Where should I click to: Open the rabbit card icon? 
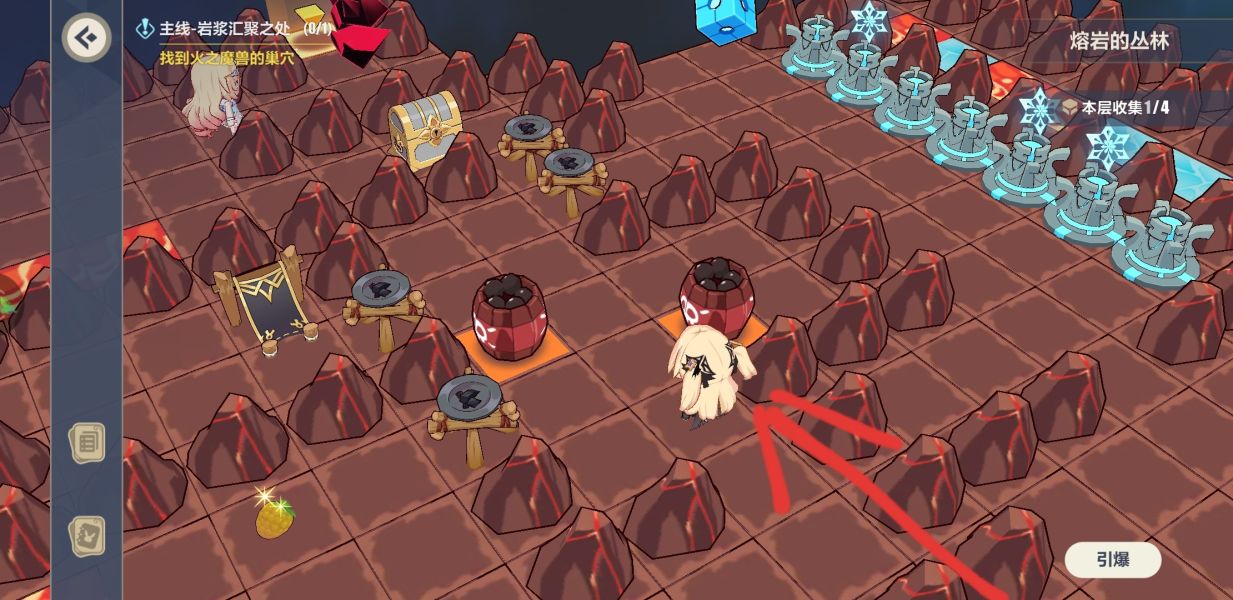pyautogui.click(x=87, y=536)
